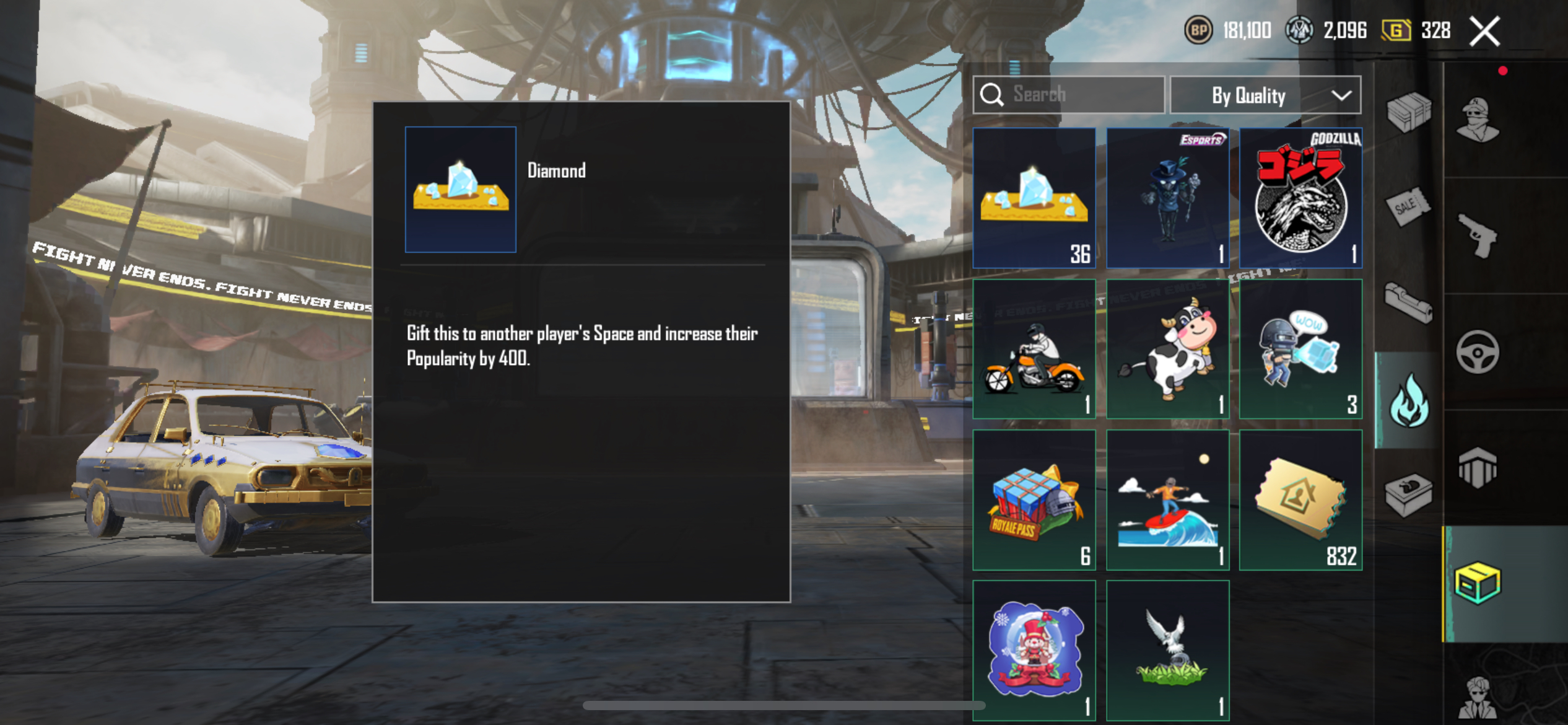Select the orange motorcycle rider item
This screenshot has height=725, width=1568.
tap(1034, 348)
